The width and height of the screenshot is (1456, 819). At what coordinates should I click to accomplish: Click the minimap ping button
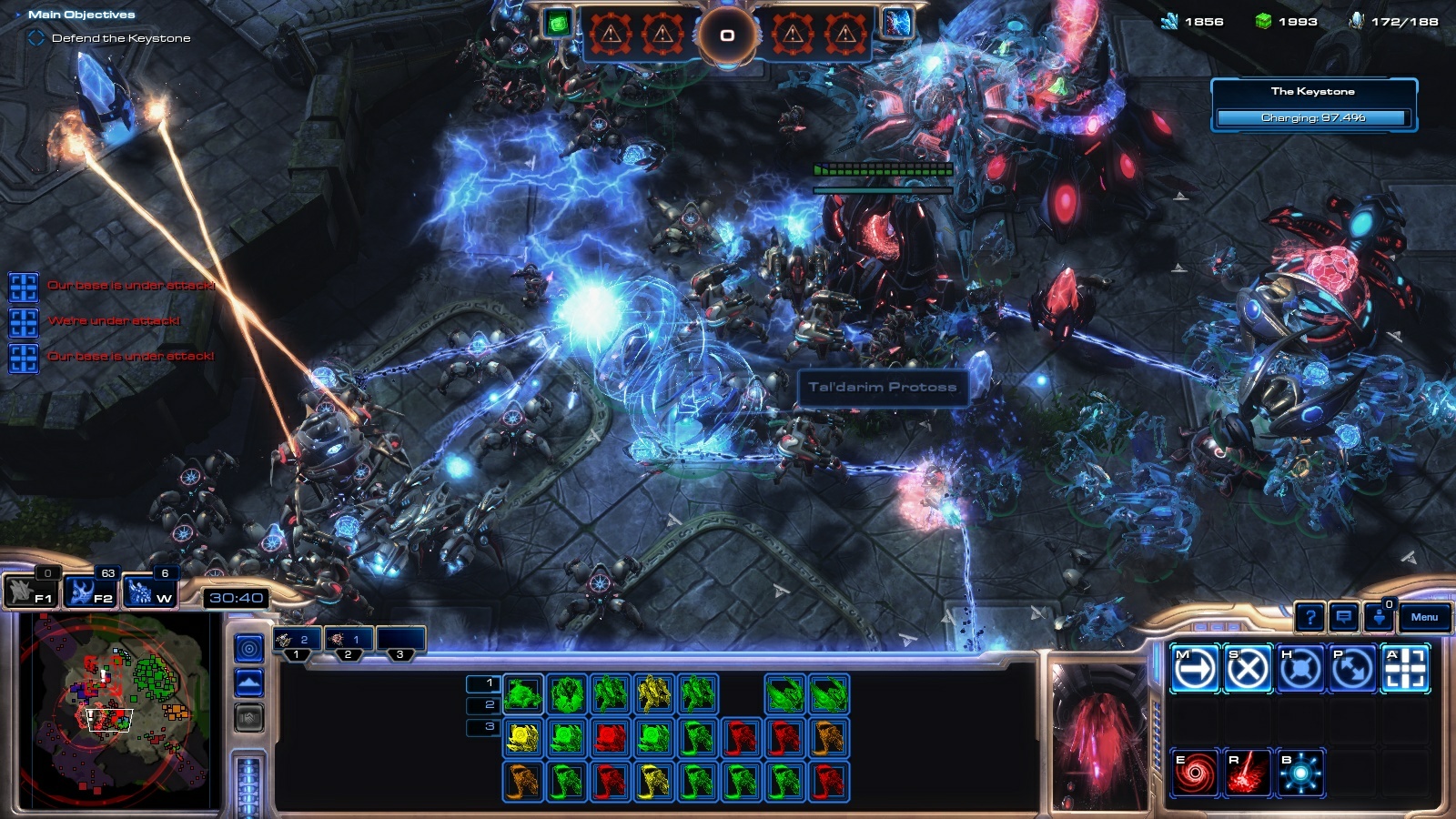249,648
